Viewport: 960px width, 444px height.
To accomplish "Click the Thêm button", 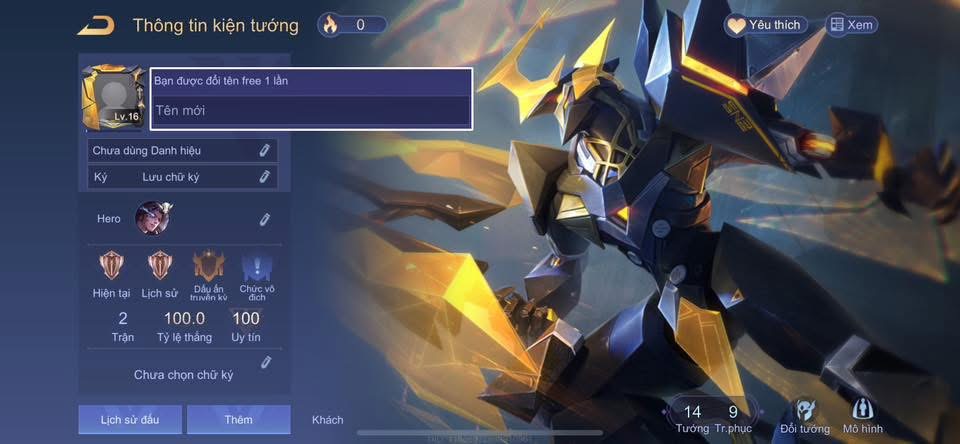I will tap(238, 419).
